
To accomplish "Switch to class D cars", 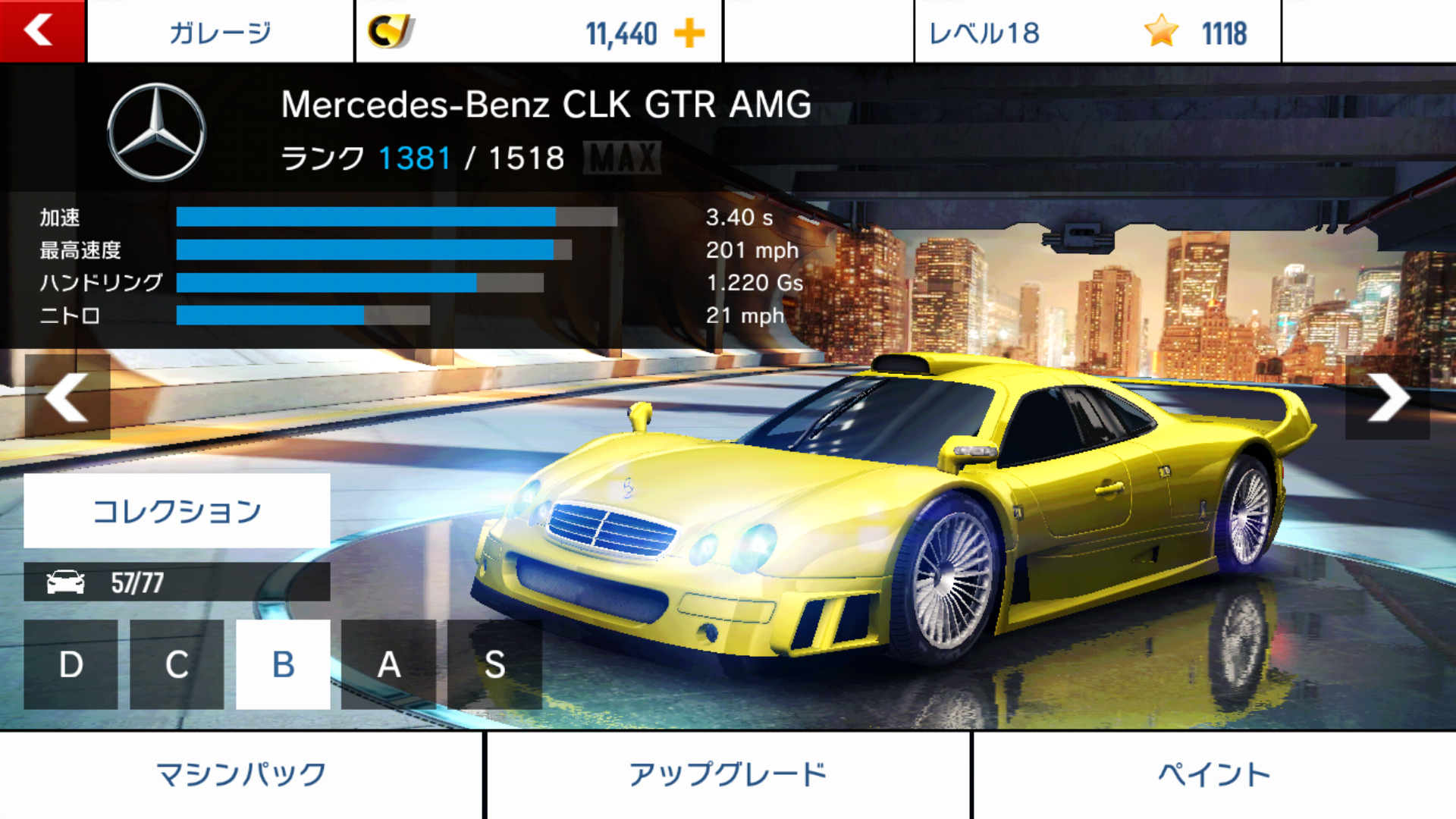I will [71, 664].
